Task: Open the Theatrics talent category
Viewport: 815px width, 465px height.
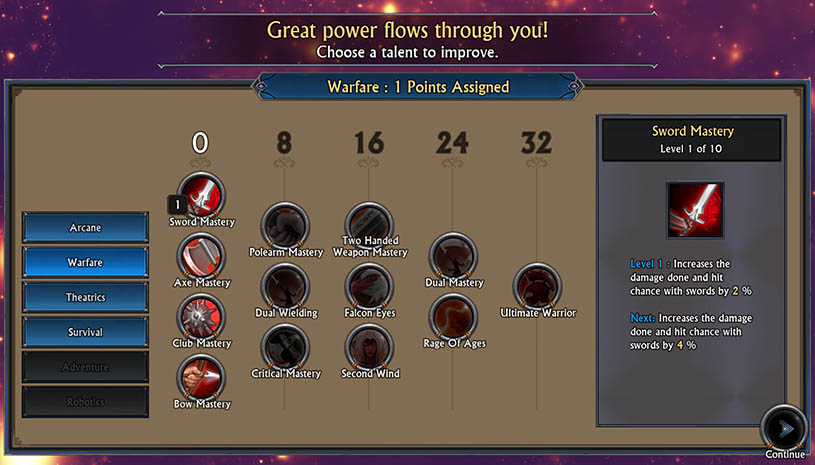Action: (85, 297)
